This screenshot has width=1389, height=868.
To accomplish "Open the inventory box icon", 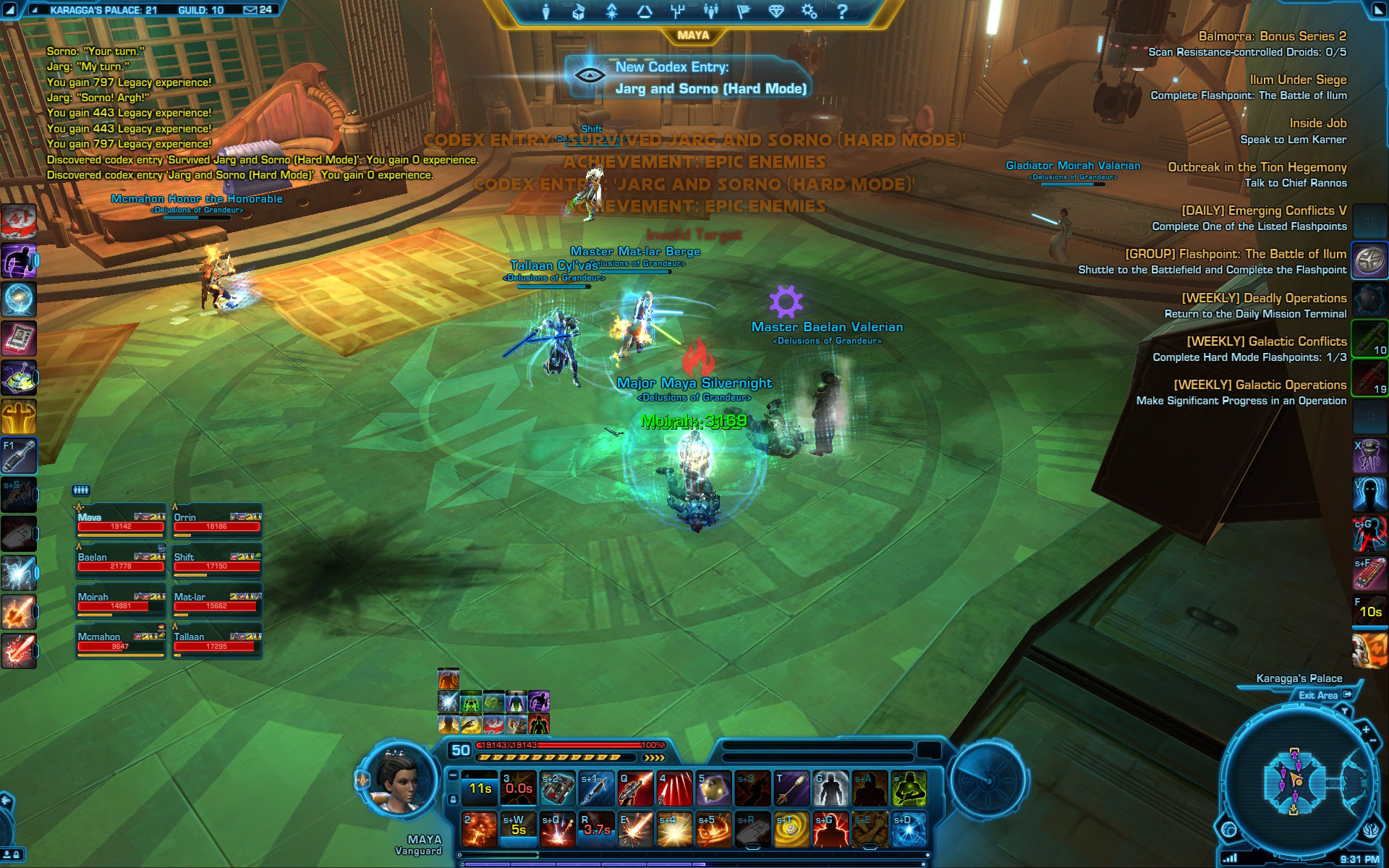I will point(578,12).
